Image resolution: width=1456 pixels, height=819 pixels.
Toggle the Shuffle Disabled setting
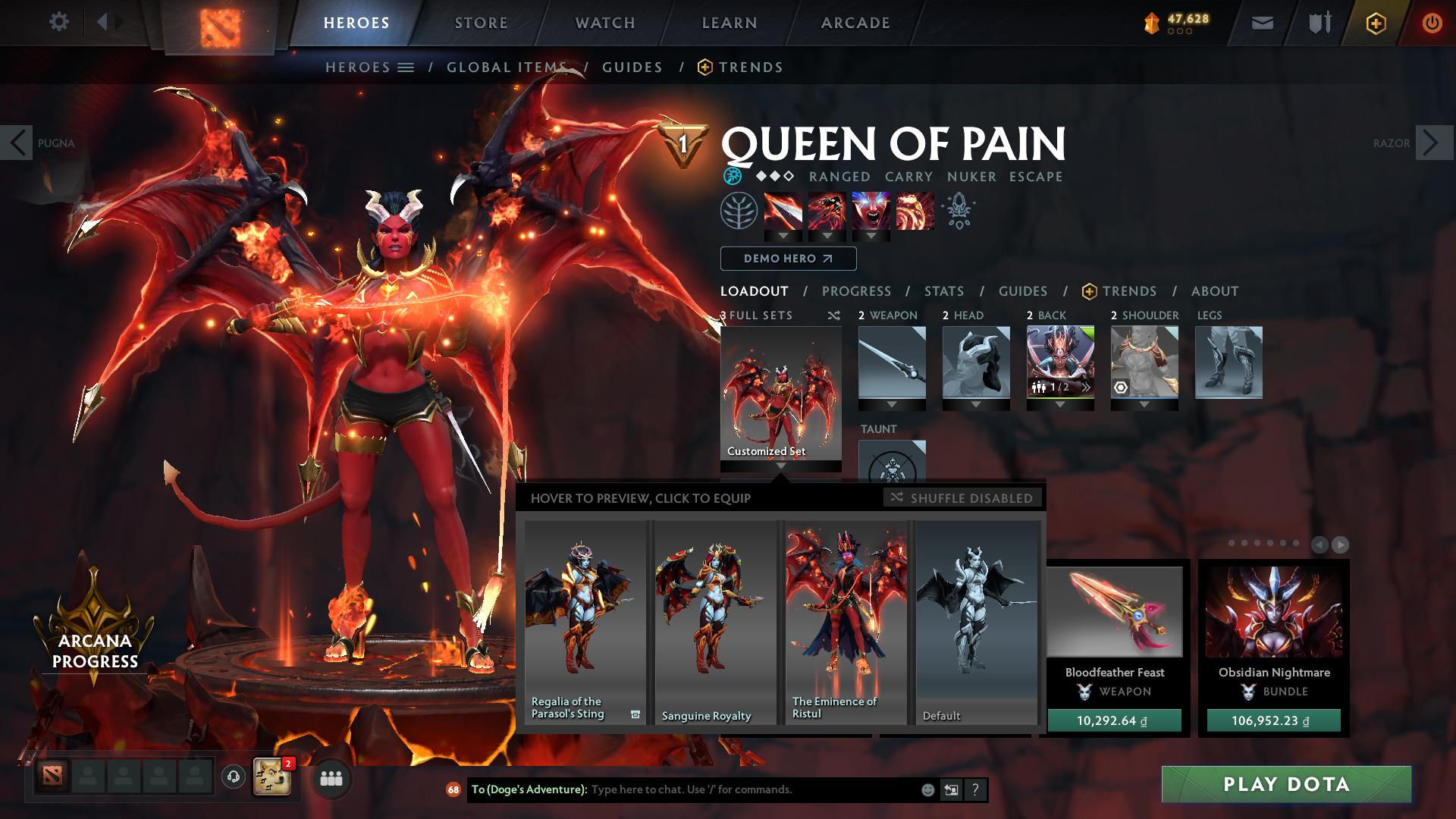tap(964, 498)
